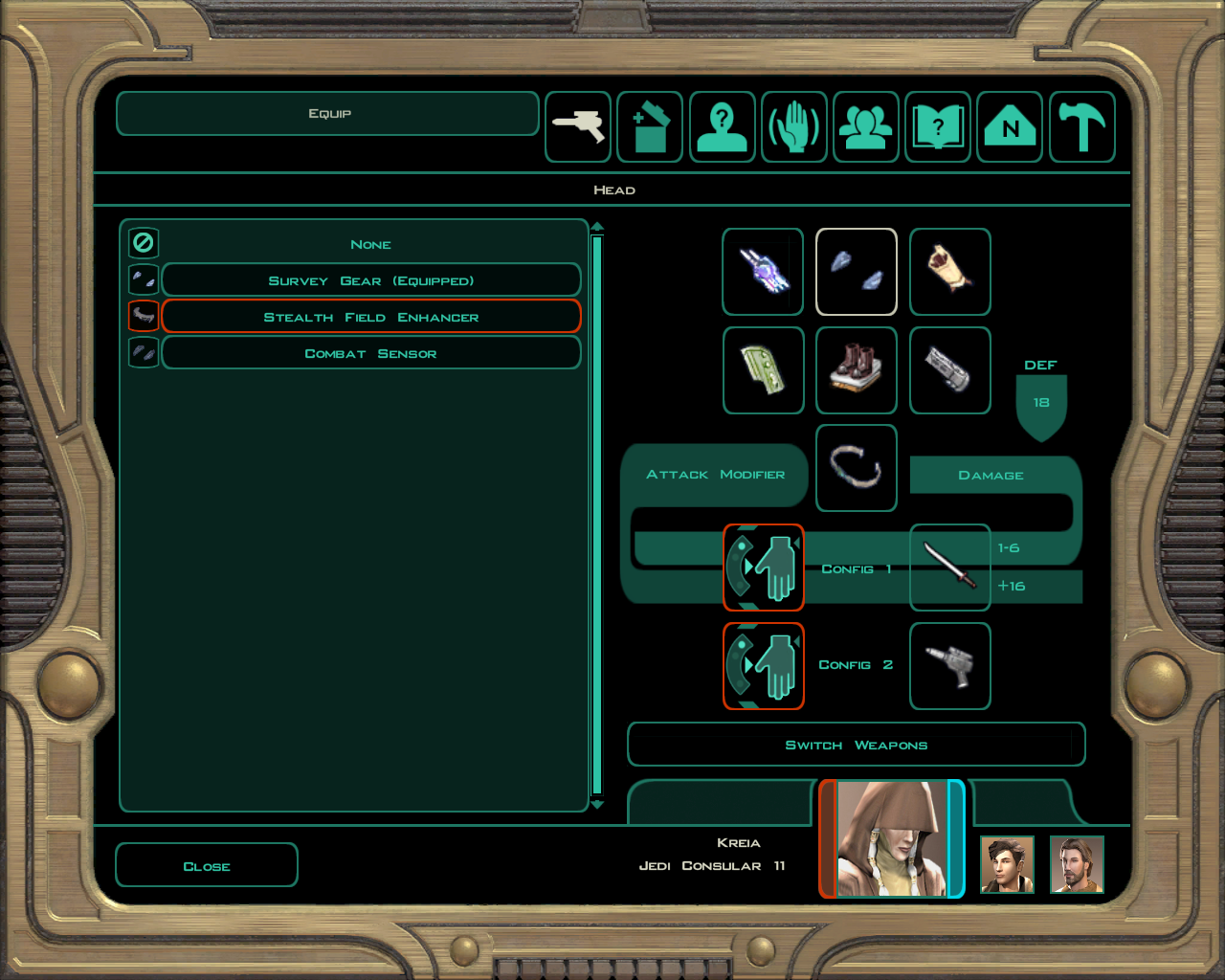Image resolution: width=1225 pixels, height=980 pixels.
Task: Select the robe body armor slot
Action: point(950,272)
